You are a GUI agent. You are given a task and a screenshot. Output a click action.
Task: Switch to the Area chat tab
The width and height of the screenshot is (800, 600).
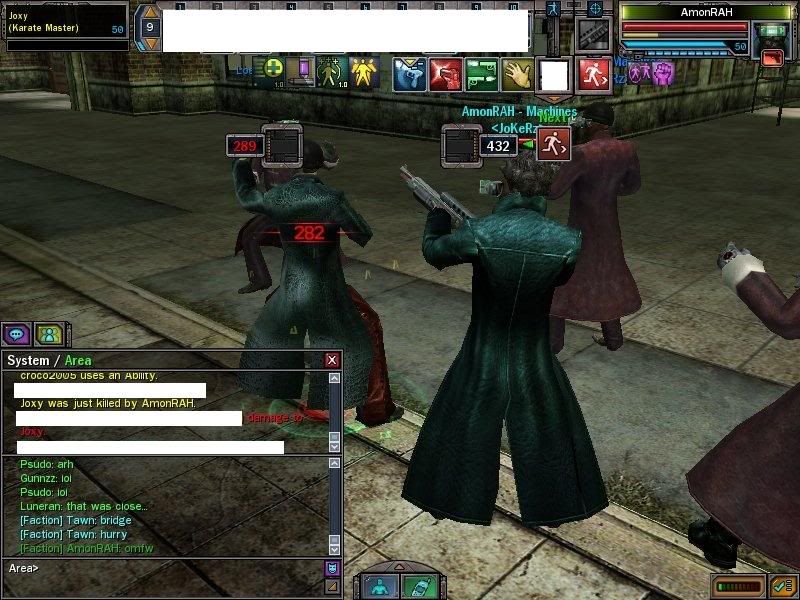click(x=79, y=360)
